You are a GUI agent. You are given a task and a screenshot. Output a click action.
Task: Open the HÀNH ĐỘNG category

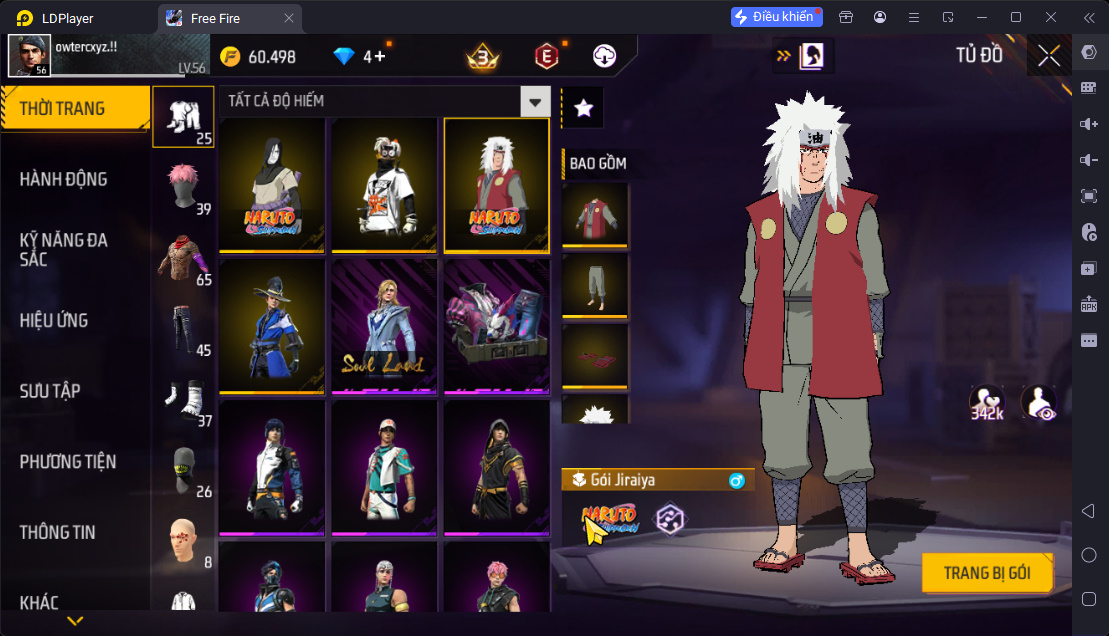click(63, 179)
